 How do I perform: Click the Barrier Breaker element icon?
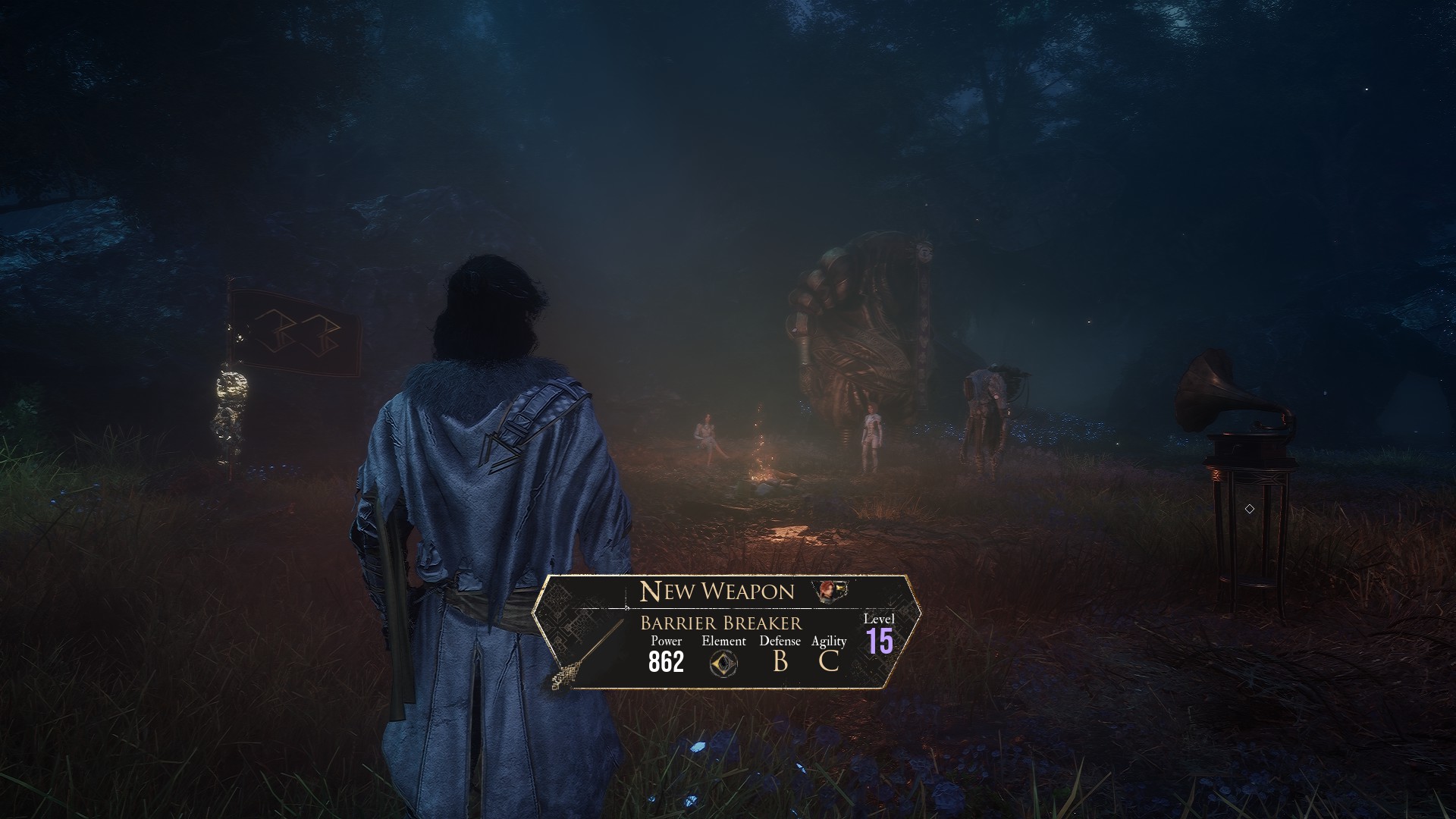(x=723, y=664)
